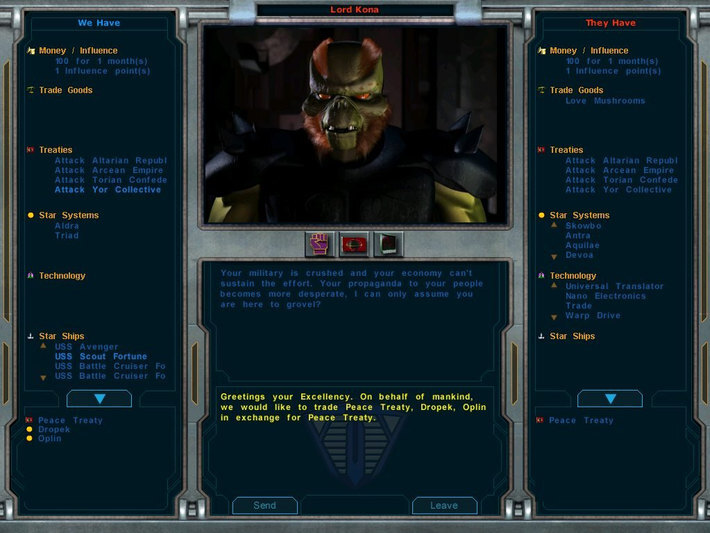Send the trade proposal to Lord Kona
Image resolution: width=710 pixels, height=533 pixels.
265,505
